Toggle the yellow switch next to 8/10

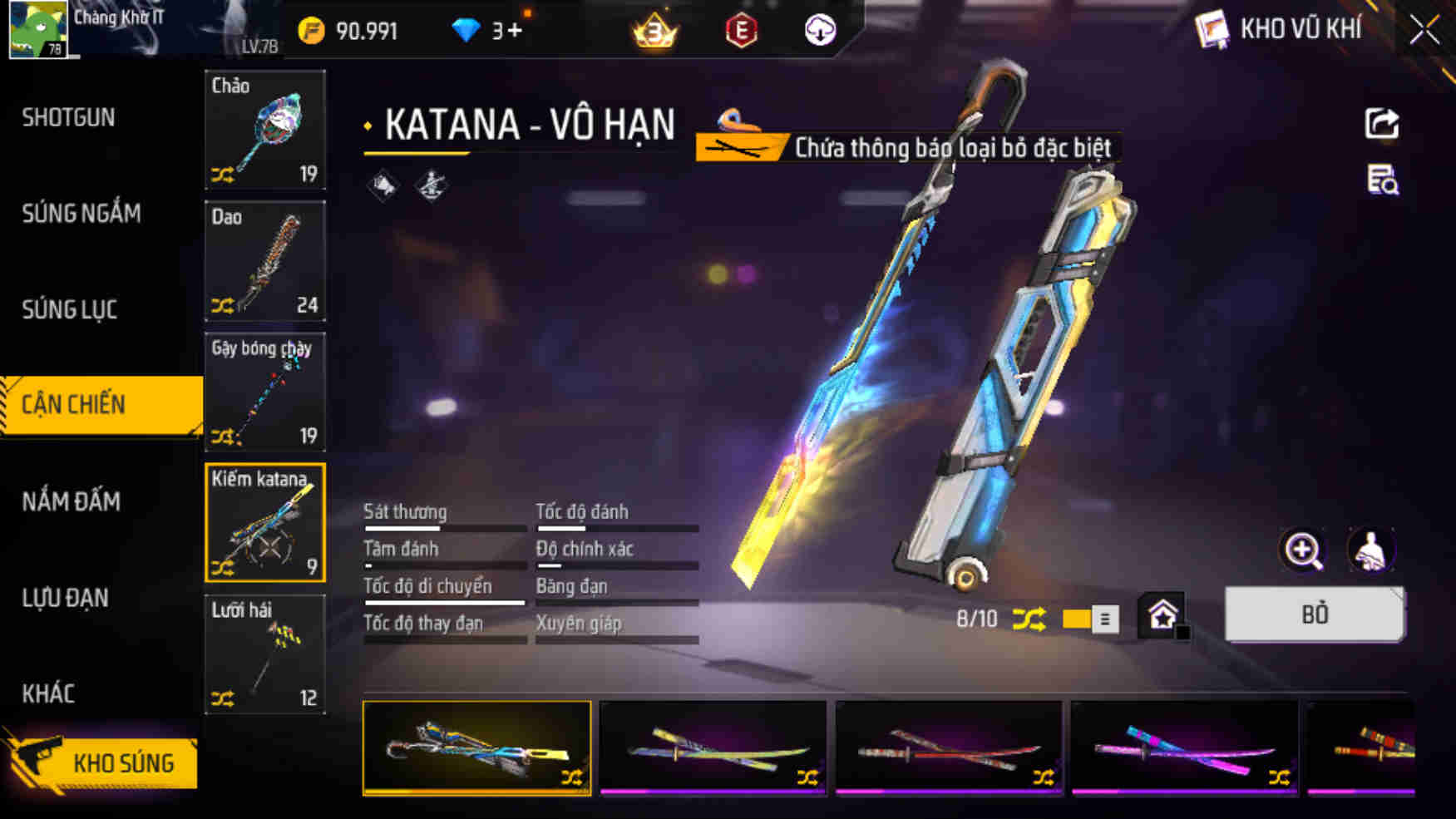coord(1083,618)
